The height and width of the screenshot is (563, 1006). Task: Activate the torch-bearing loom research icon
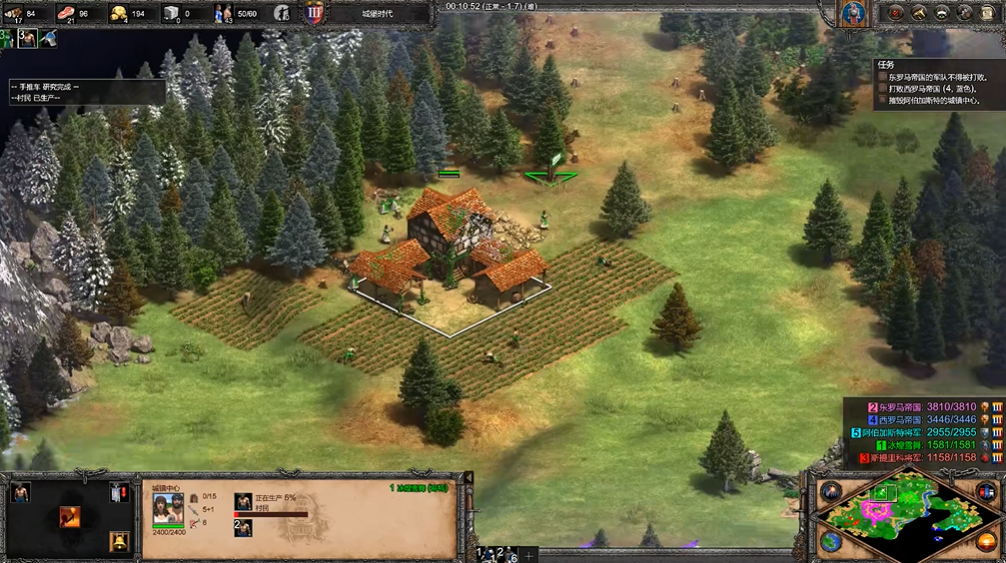(70, 516)
